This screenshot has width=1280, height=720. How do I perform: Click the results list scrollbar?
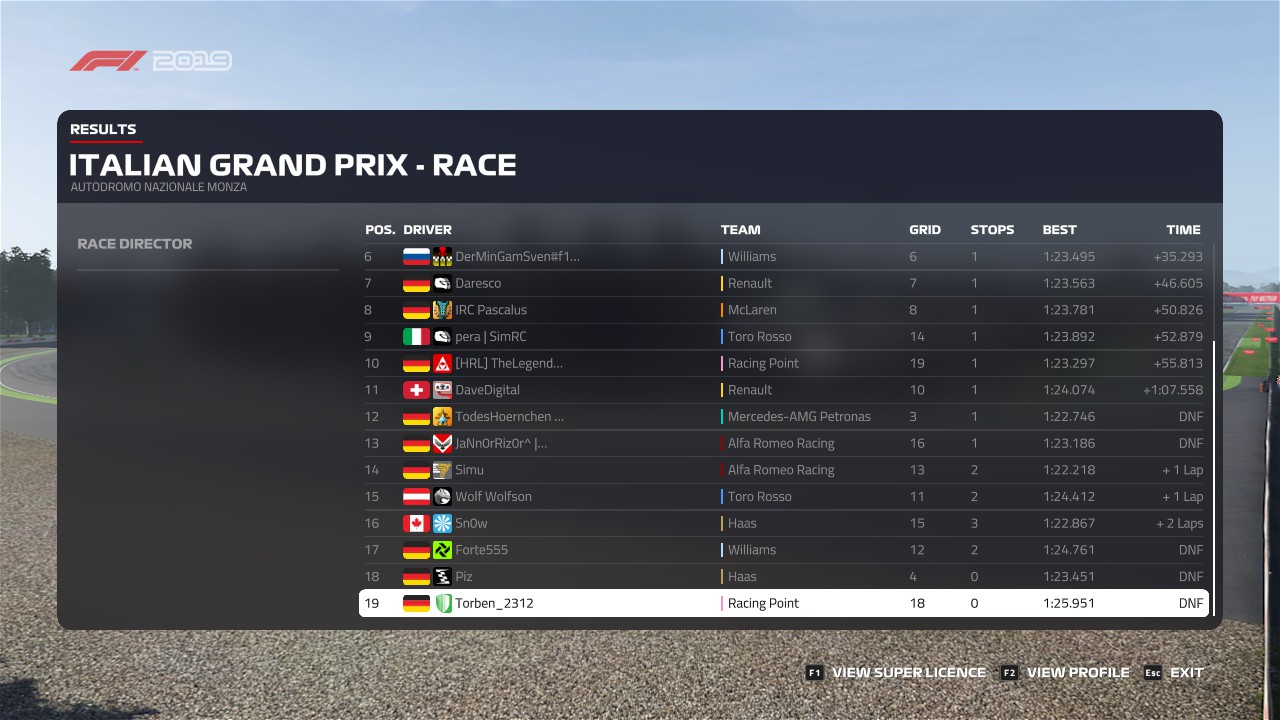click(1214, 470)
